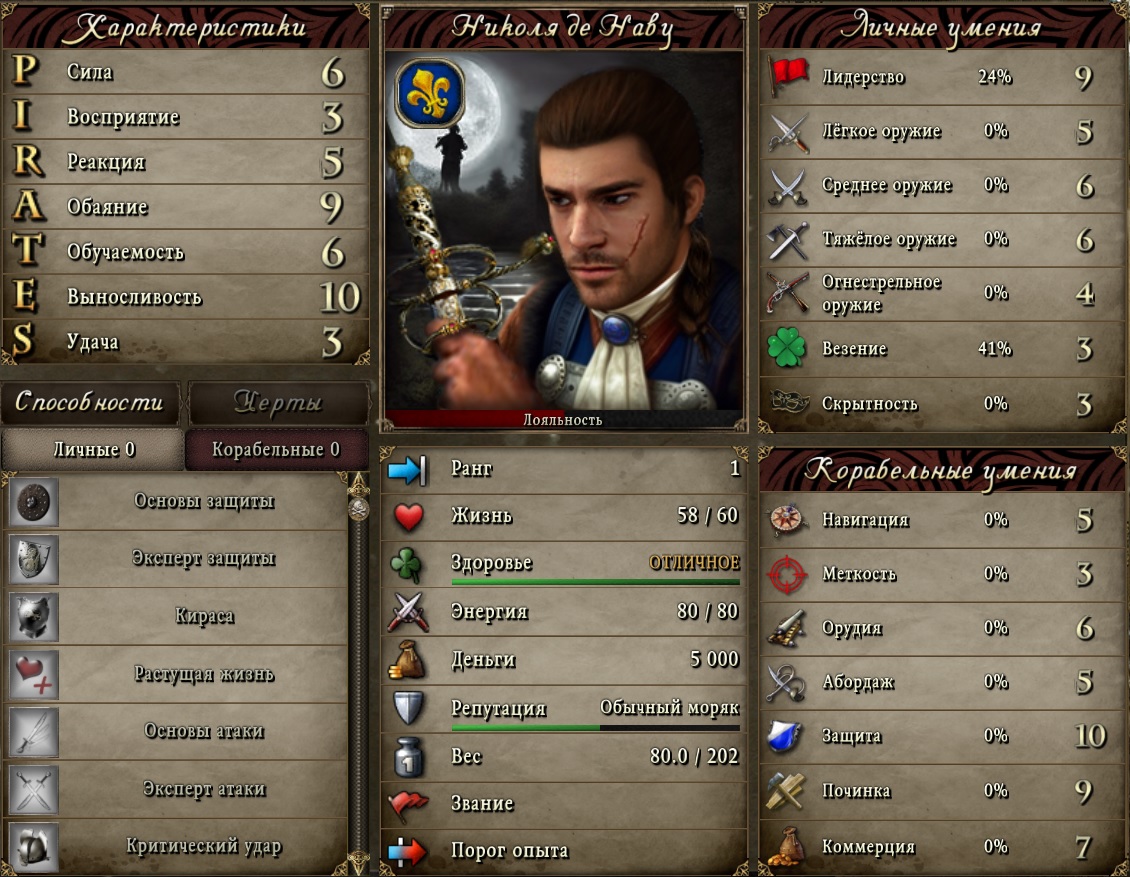The height and width of the screenshot is (877, 1130).
Task: Select the Основы защиты ability
Action: (x=203, y=501)
